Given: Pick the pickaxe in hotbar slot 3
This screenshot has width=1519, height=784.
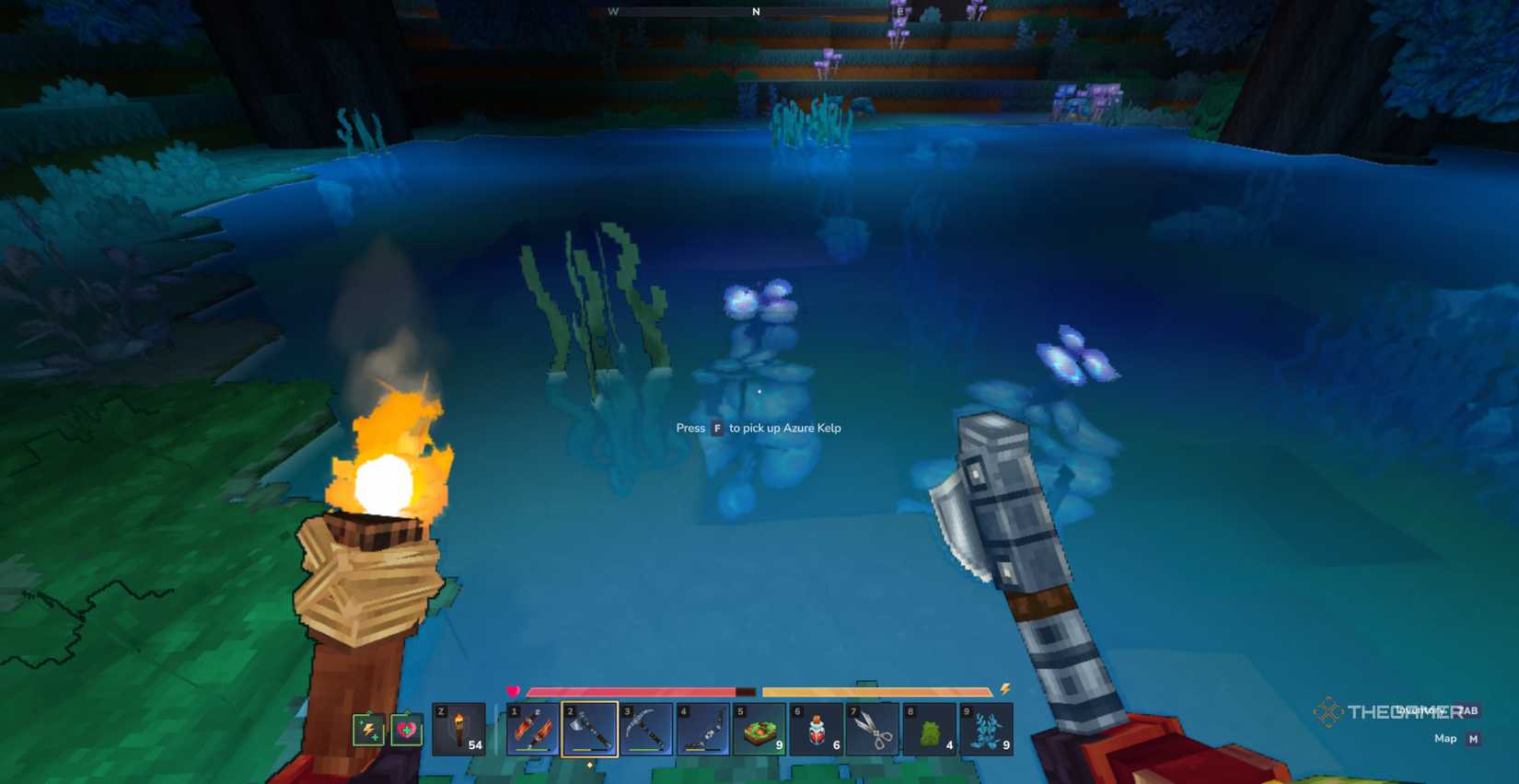Looking at the screenshot, I should click(x=645, y=731).
